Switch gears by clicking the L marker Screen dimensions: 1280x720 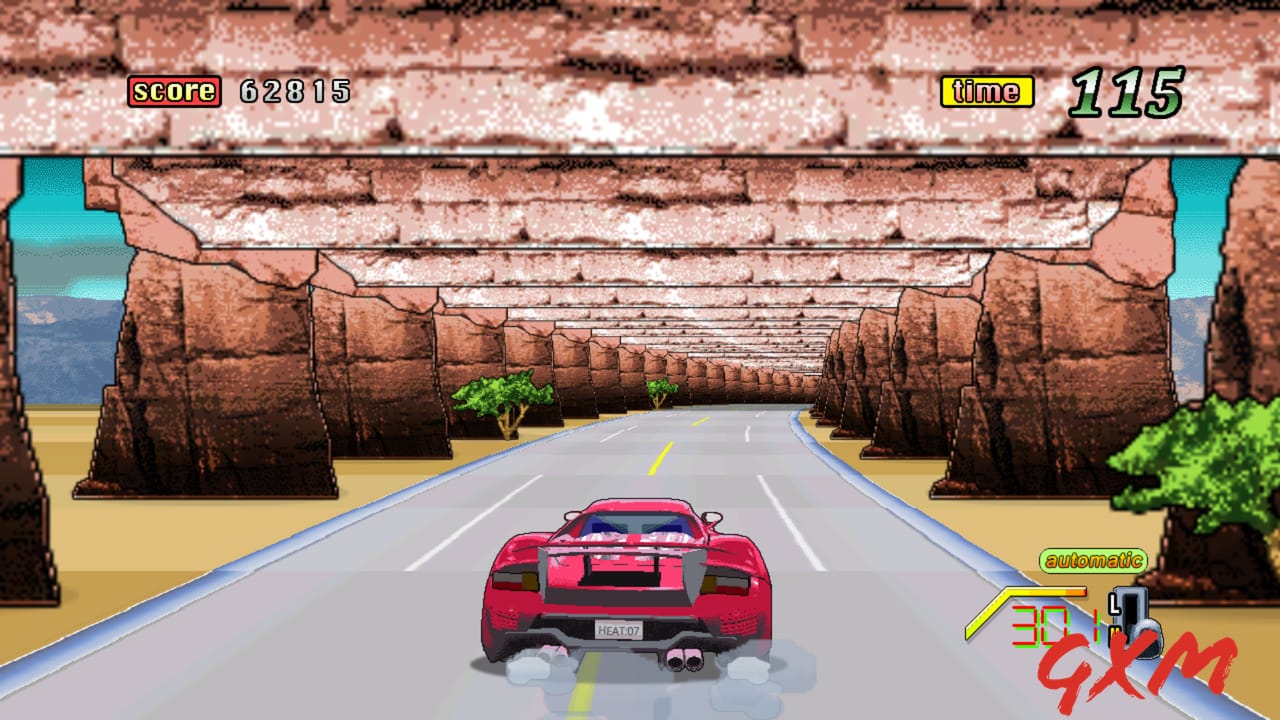tap(1113, 602)
